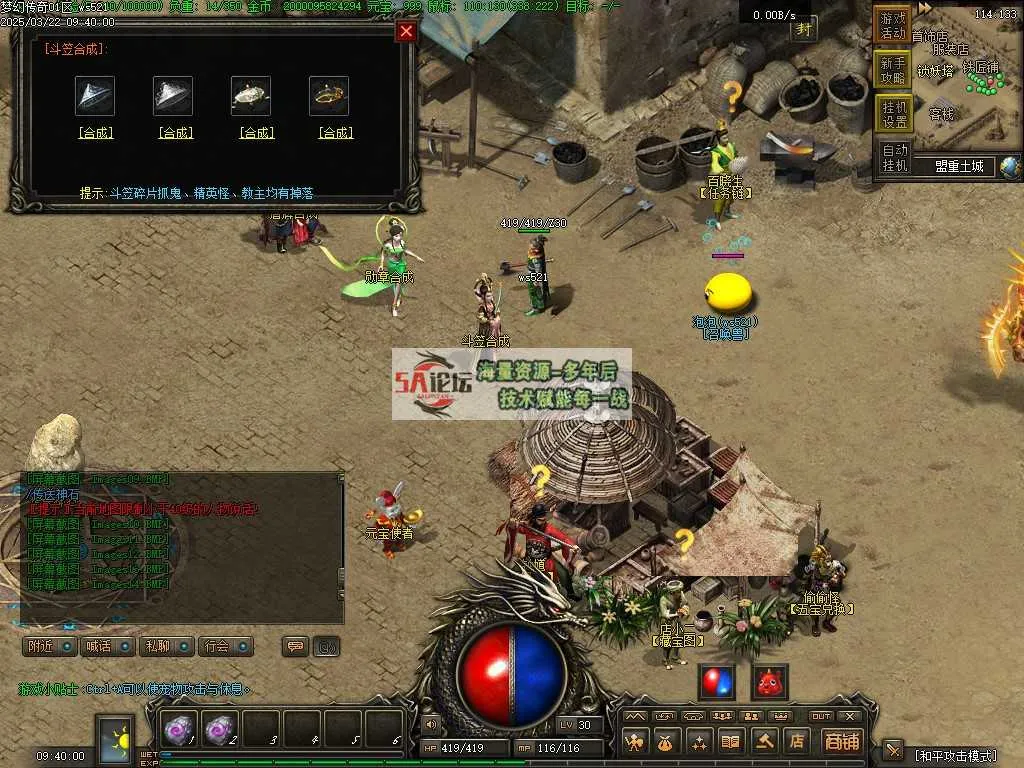Open the 挂机设置 auto-play settings
This screenshot has width=1024, height=768.
(893, 114)
